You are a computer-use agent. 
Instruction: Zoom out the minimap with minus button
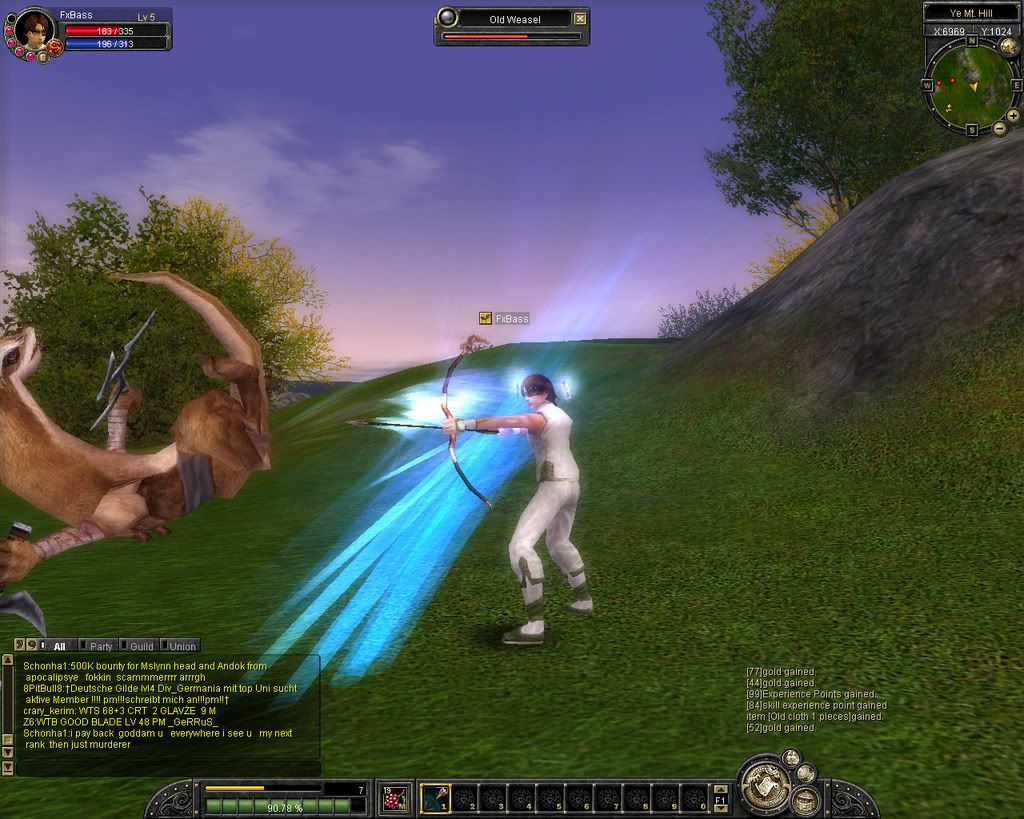[x=999, y=129]
